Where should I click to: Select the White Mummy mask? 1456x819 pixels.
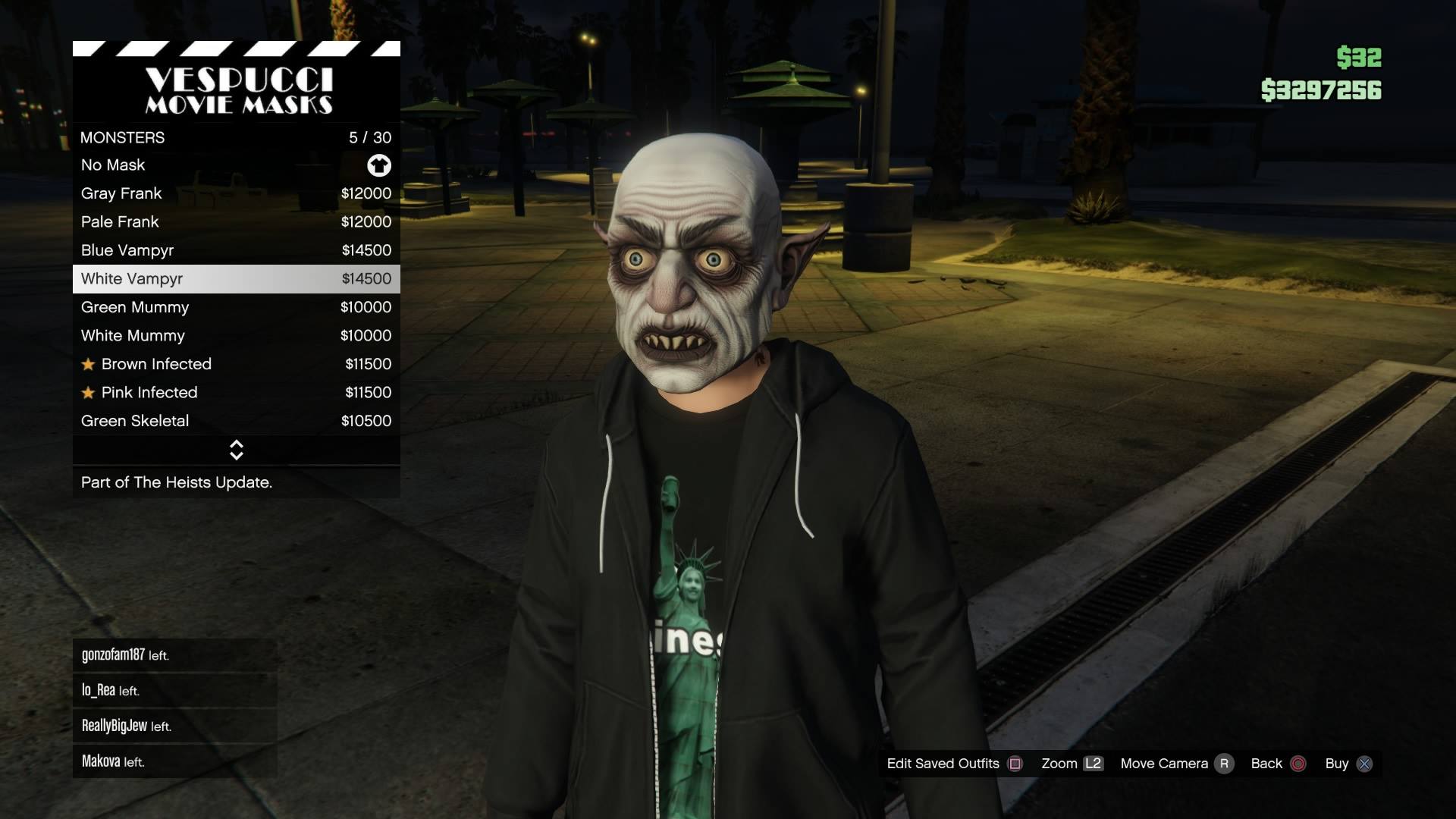coord(236,336)
